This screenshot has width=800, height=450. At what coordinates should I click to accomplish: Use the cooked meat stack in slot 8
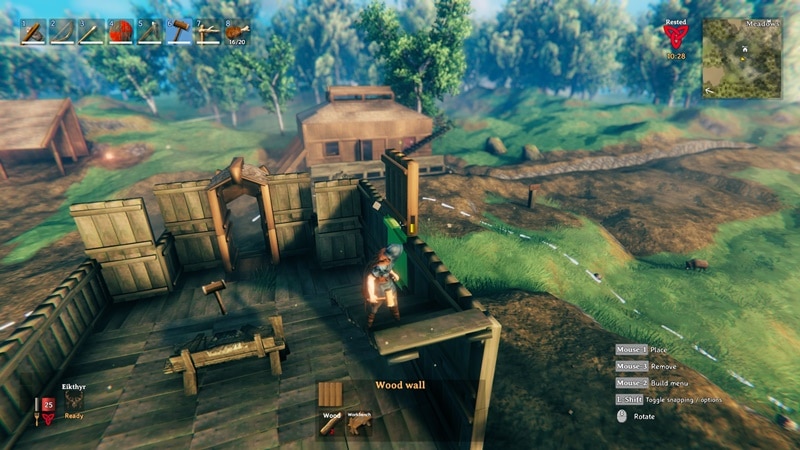238,32
